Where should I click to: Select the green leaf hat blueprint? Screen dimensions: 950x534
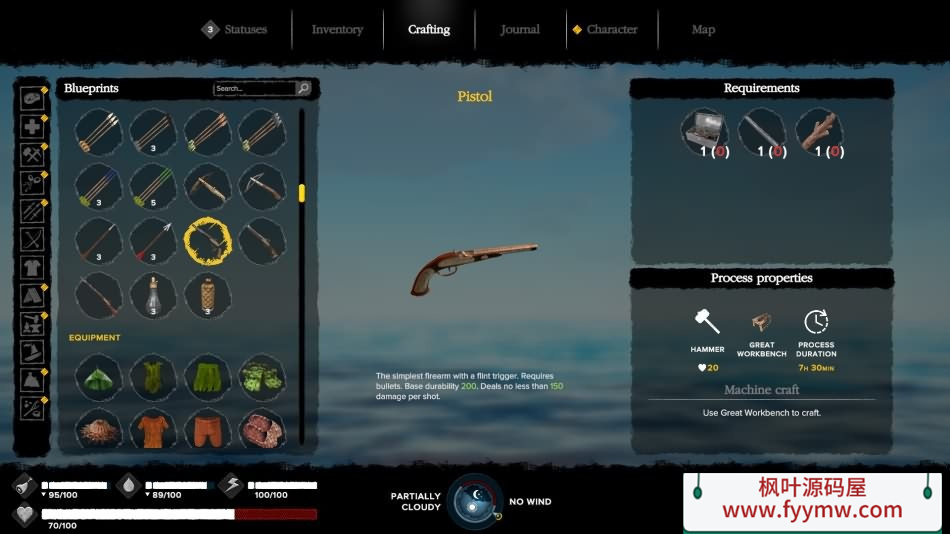point(99,377)
